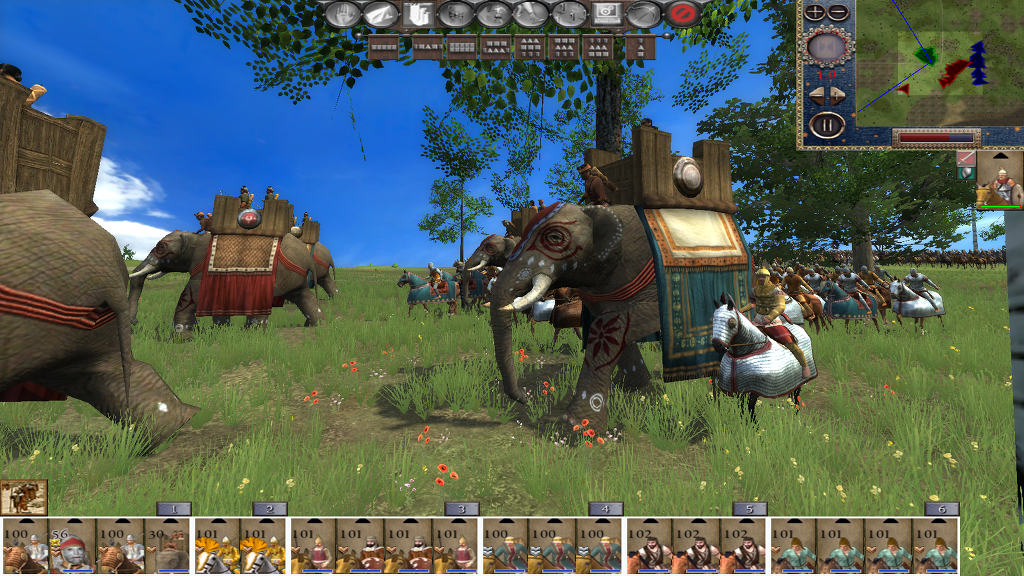Screen dimensions: 1024x576
Task: Zoom in the minimap with plus button
Action: pyautogui.click(x=815, y=12)
